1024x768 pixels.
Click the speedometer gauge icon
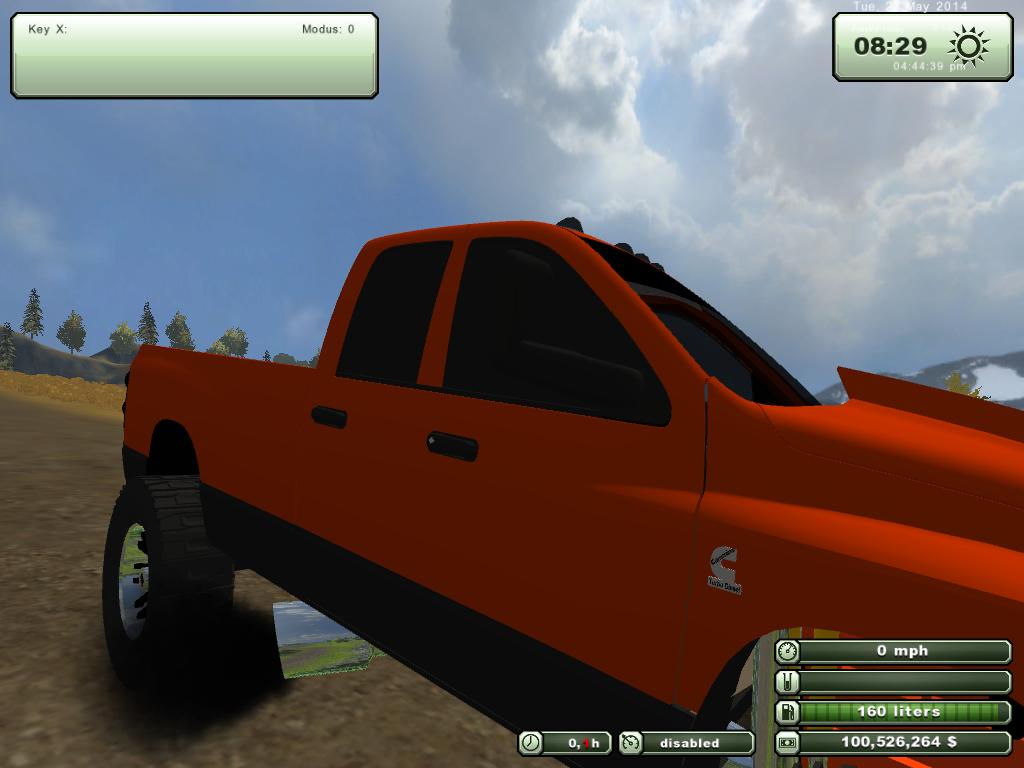[x=788, y=651]
